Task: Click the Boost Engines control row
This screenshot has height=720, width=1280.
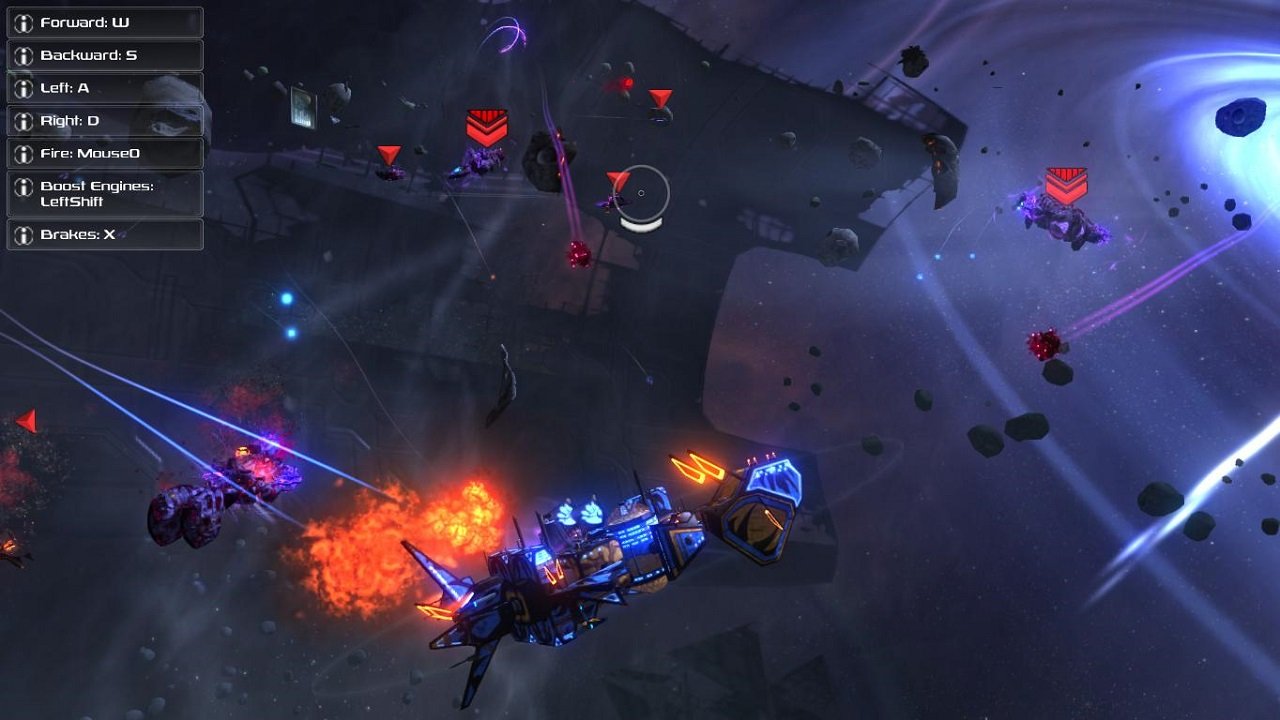Action: point(105,193)
